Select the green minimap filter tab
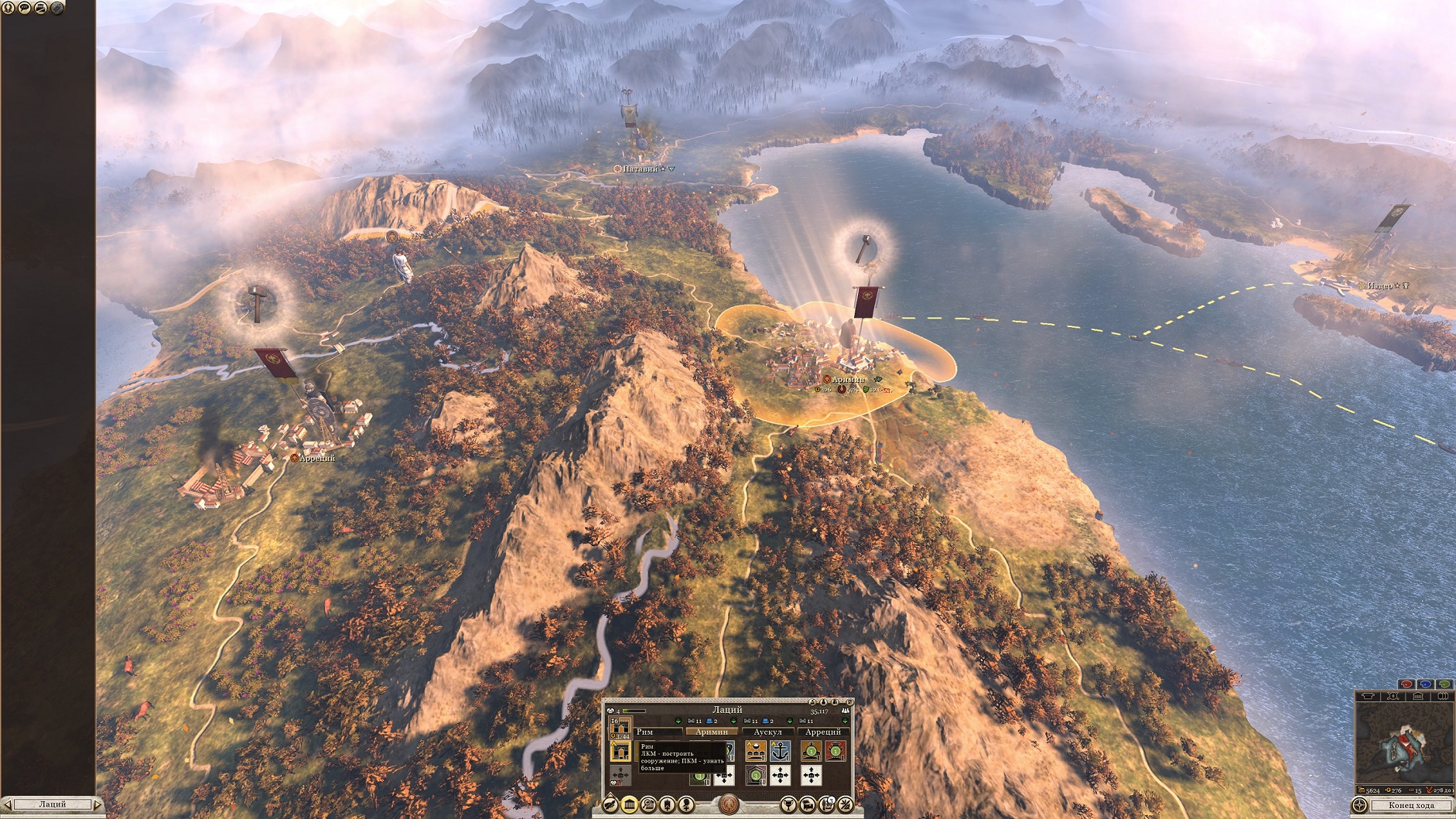Image resolution: width=1456 pixels, height=819 pixels. coord(1444,684)
